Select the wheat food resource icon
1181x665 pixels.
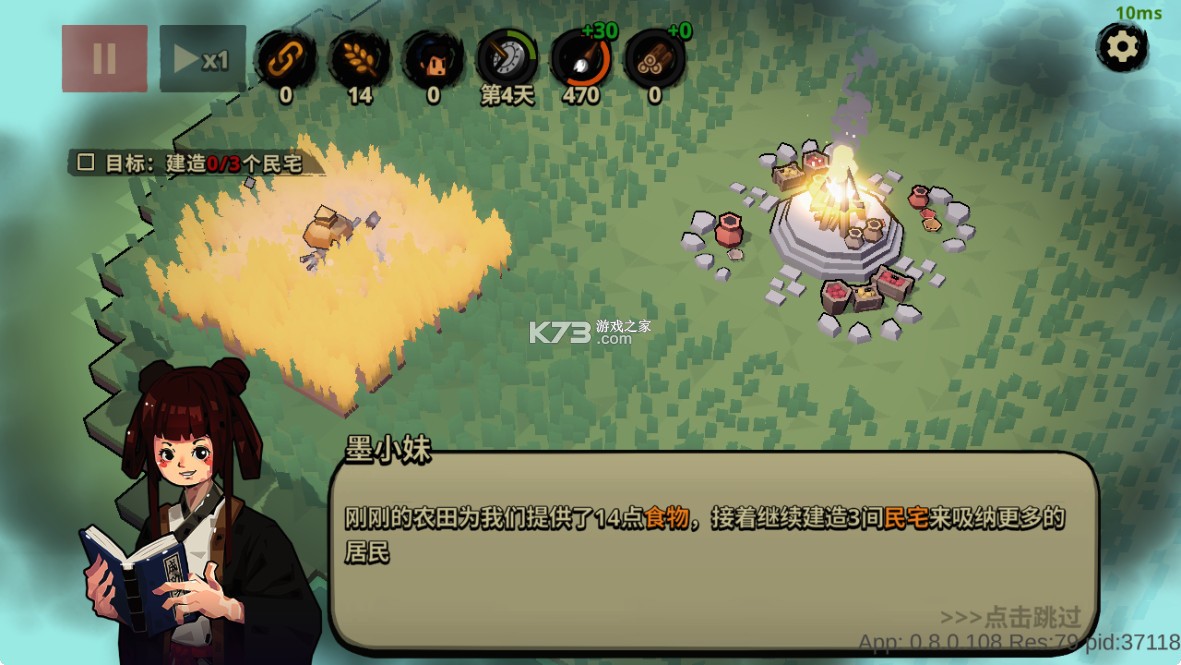[x=359, y=59]
